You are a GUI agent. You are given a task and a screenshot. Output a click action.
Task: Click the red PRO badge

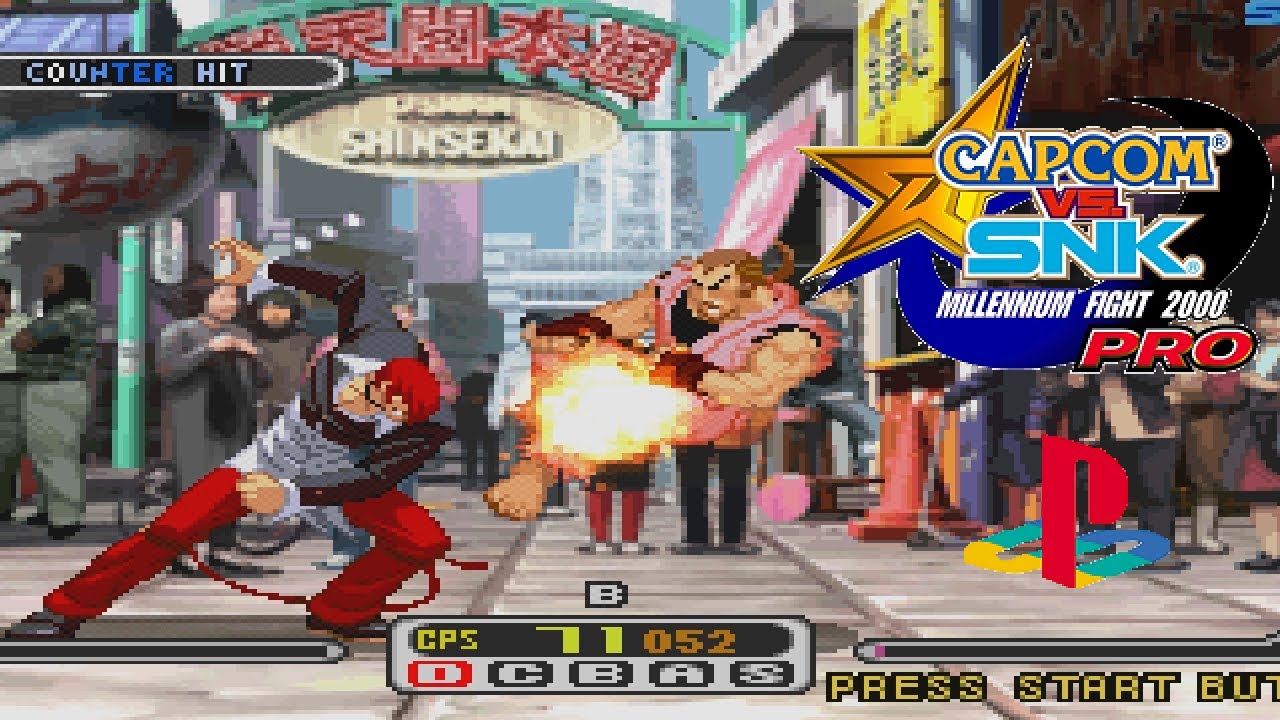[1170, 348]
